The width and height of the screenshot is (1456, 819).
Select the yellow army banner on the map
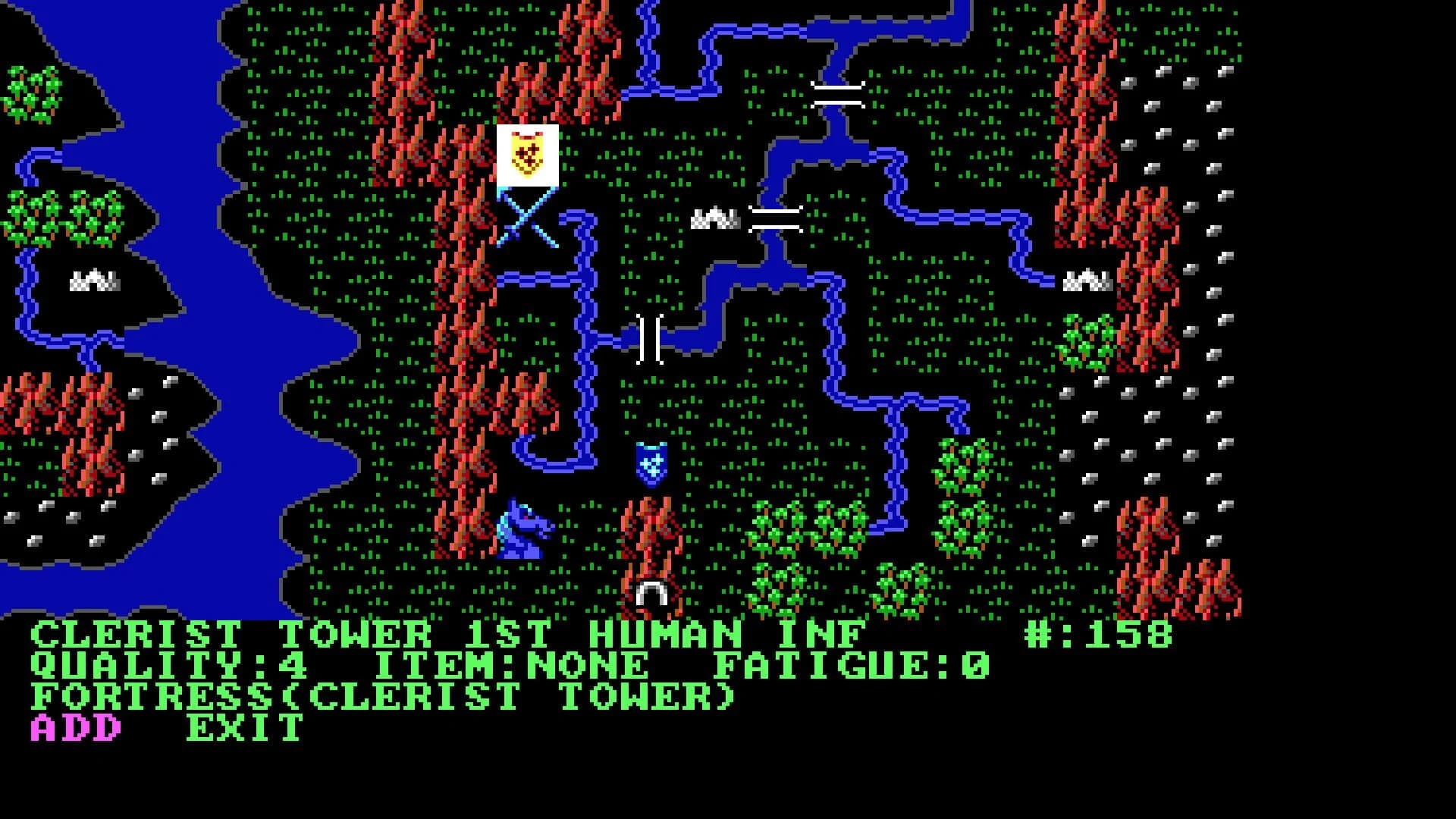[x=526, y=154]
